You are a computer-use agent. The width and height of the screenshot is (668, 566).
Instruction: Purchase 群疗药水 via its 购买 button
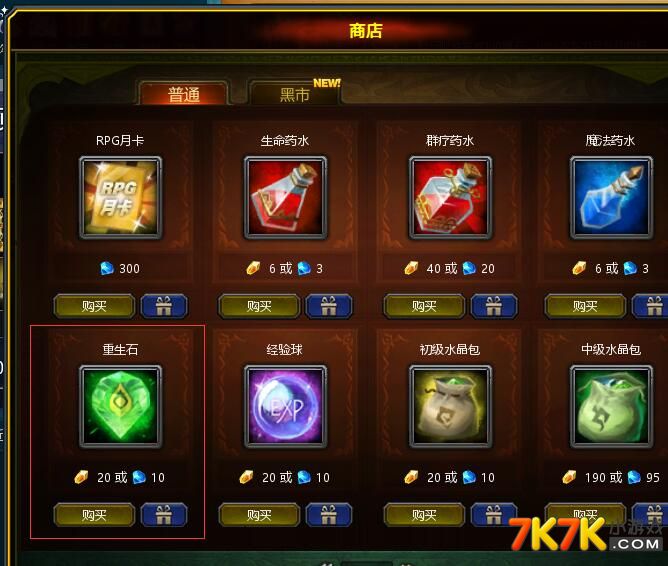point(424,306)
